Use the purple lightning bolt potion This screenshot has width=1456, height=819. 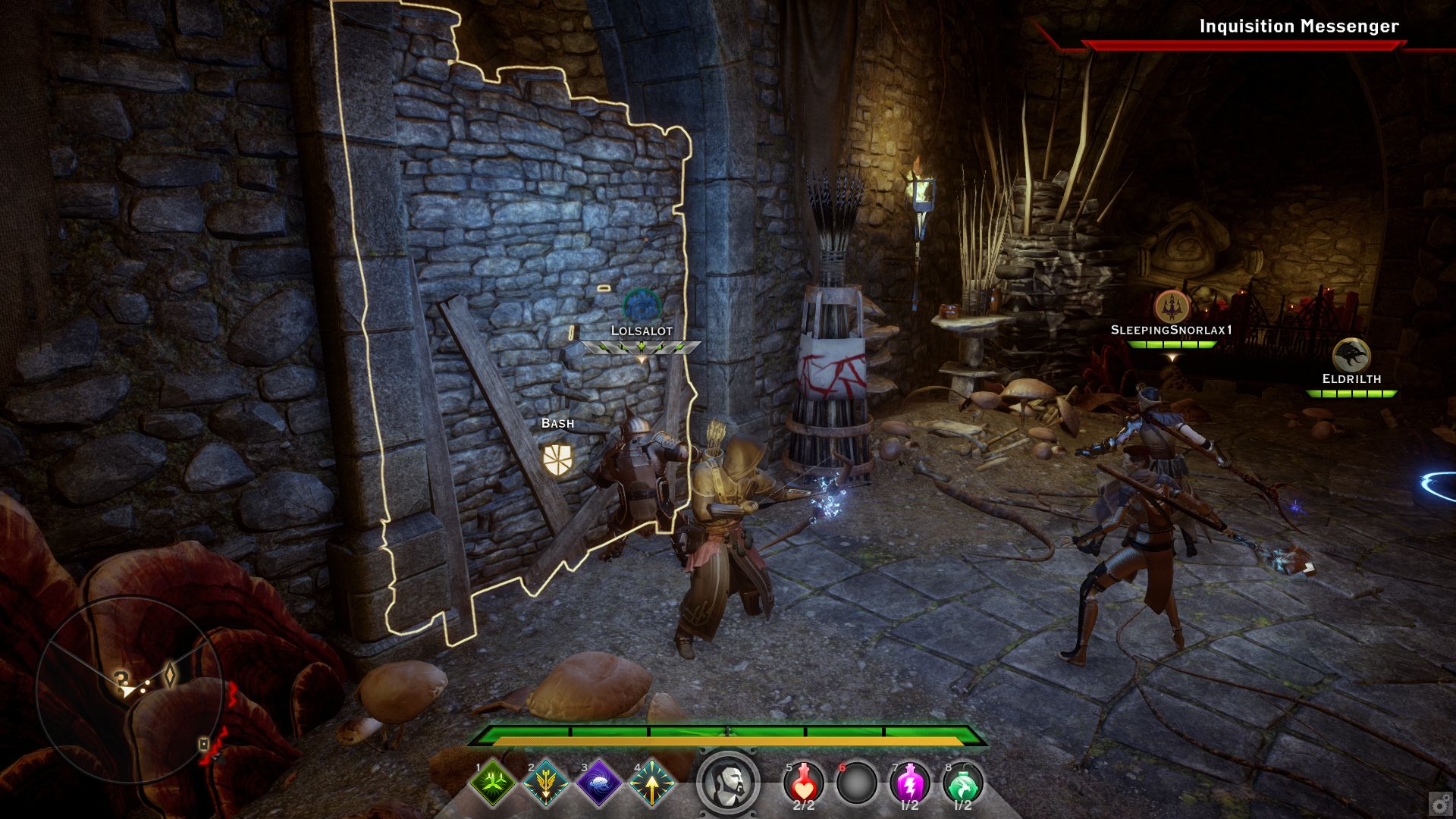point(909,783)
